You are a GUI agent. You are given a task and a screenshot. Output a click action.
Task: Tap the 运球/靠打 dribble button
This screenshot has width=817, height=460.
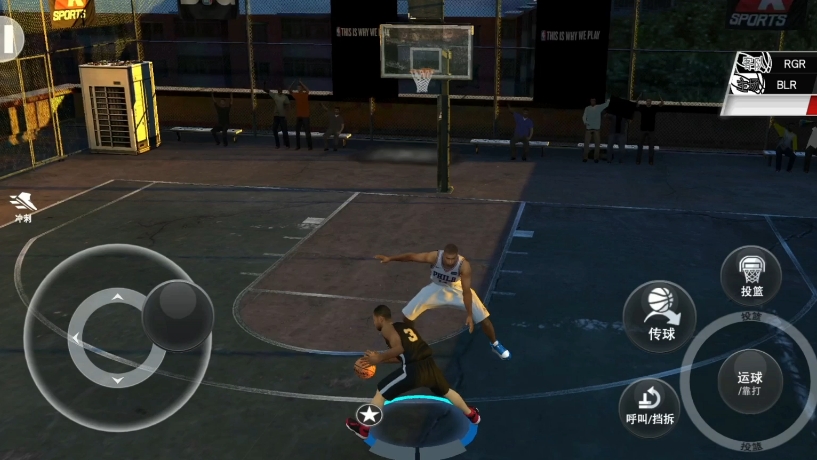coord(749,382)
